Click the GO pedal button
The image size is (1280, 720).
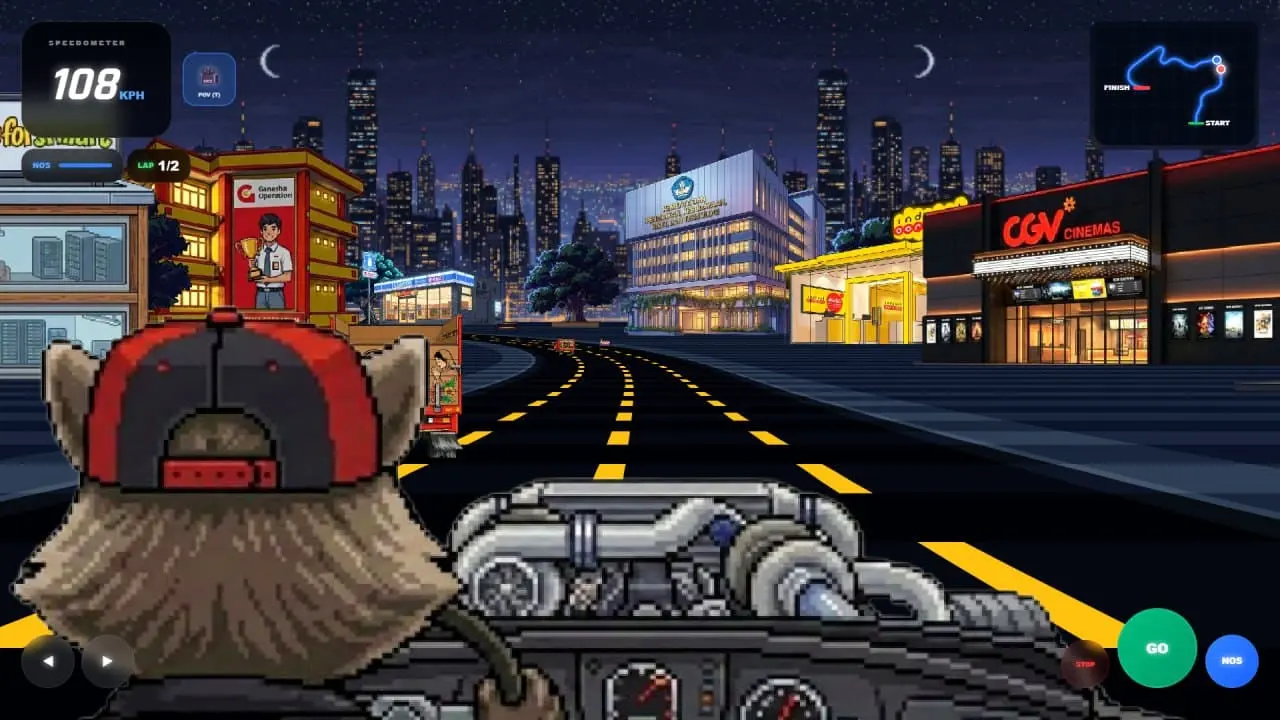[x=1157, y=648]
